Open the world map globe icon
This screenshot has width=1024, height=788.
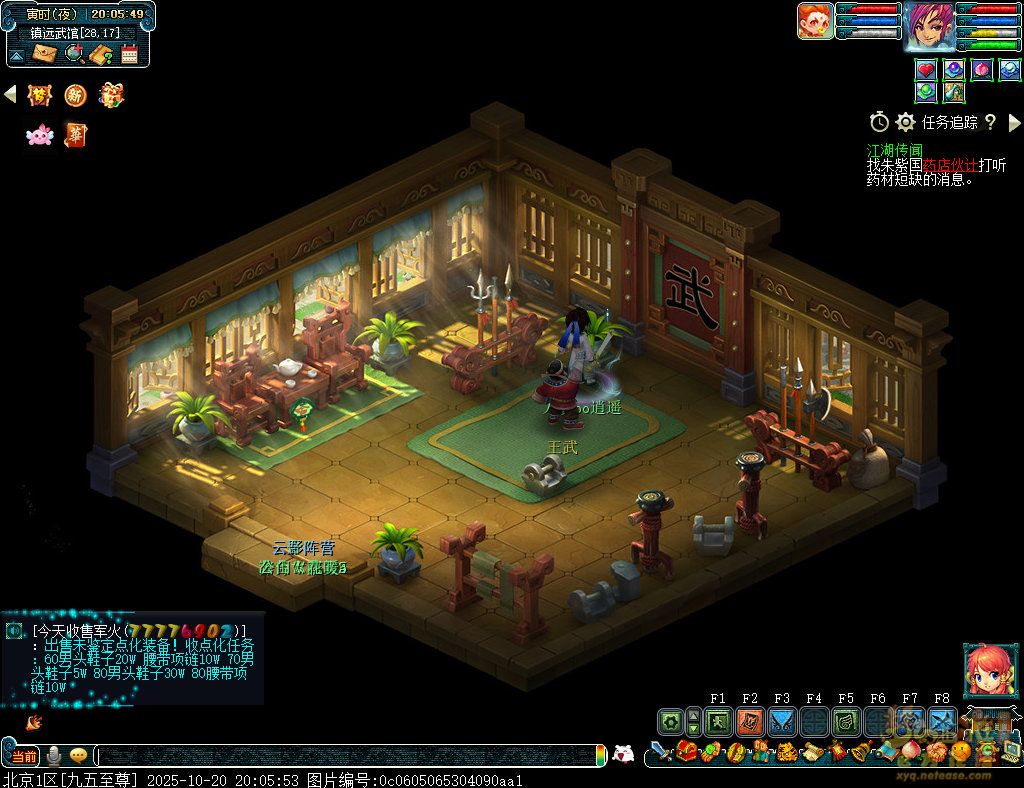[74, 53]
